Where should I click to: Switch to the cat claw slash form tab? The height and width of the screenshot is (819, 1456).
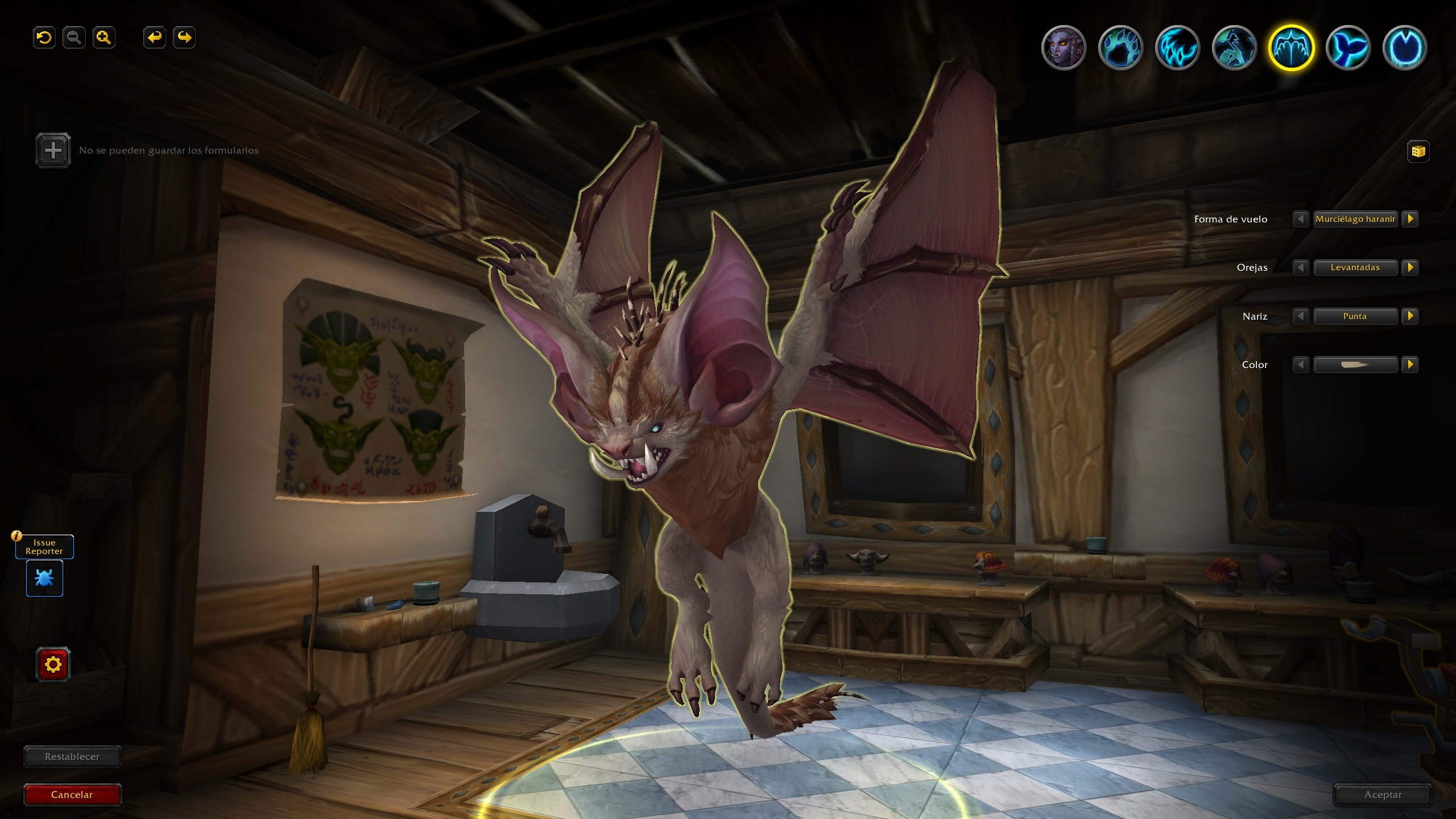coord(1177,48)
